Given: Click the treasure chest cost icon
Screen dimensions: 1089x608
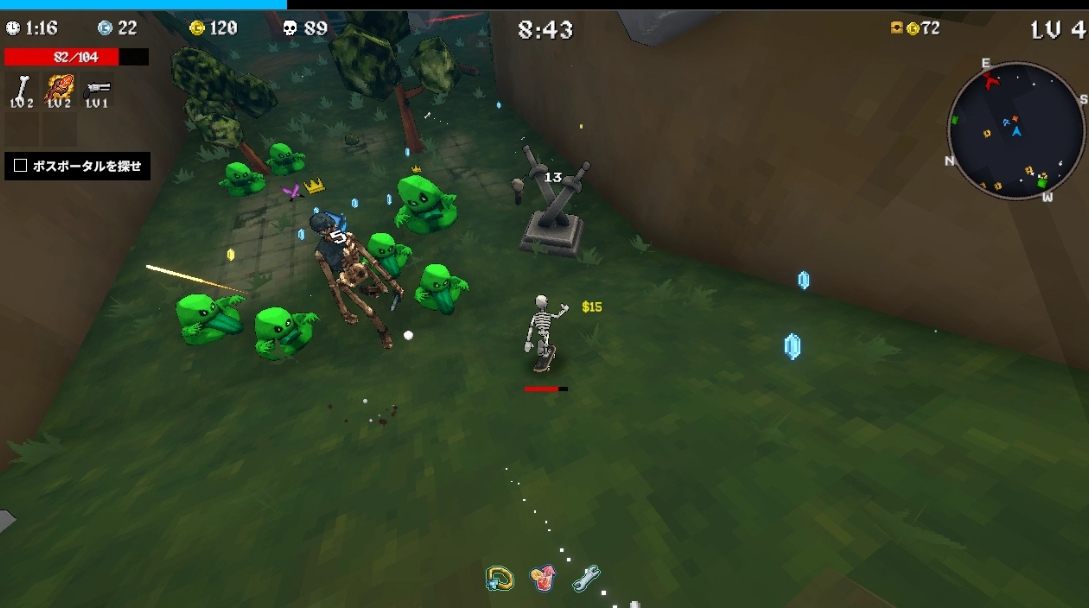Looking at the screenshot, I should (x=896, y=28).
